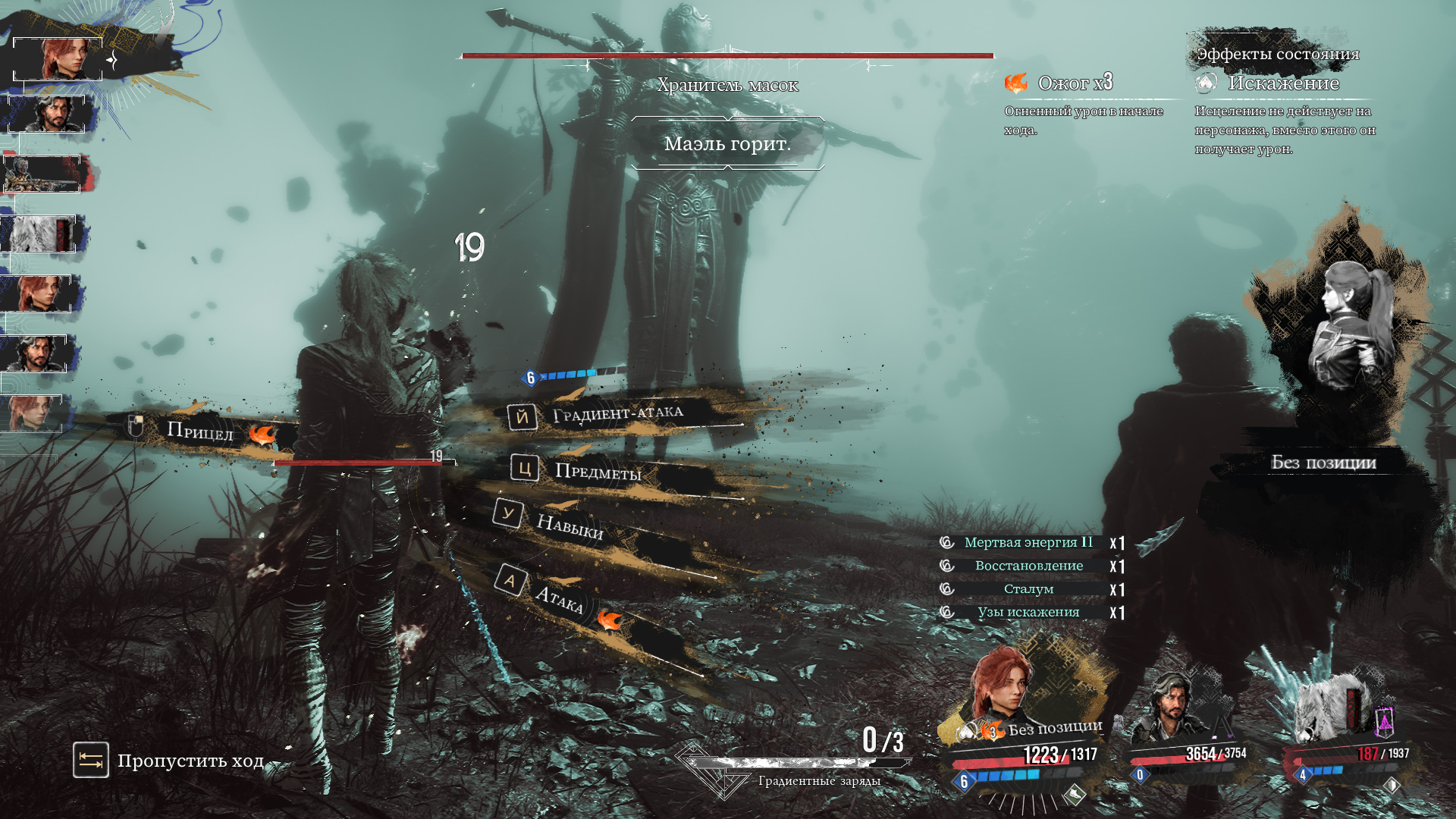The image size is (1456, 819).
Task: Select the Восстановление buff entry
Action: [1028, 566]
